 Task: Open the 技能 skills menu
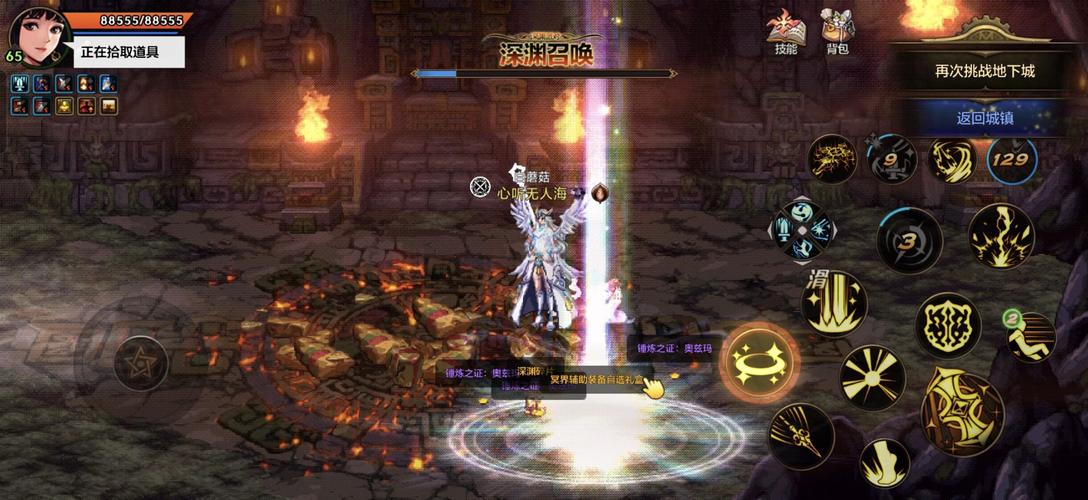785,31
